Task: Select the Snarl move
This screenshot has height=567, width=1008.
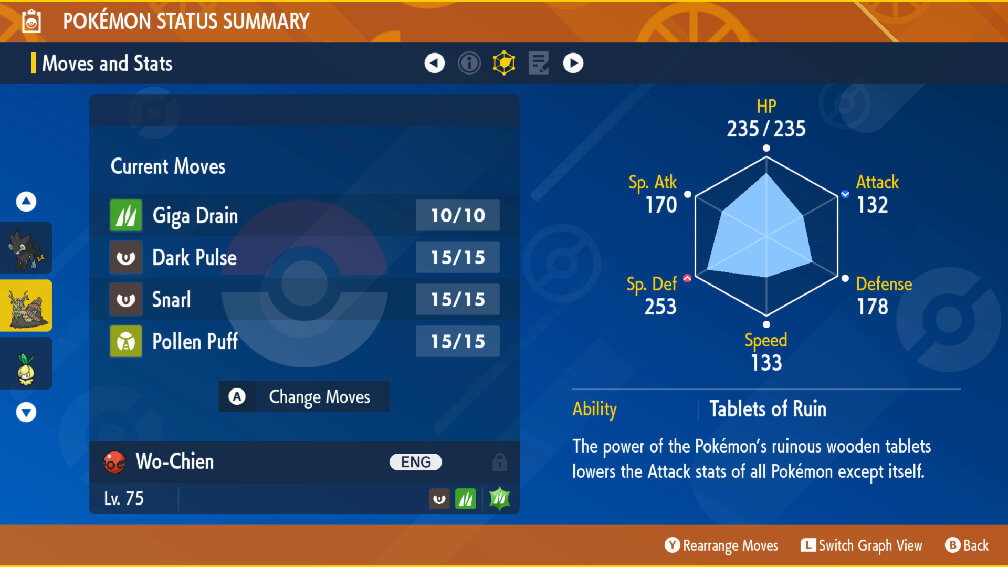Action: pos(304,299)
